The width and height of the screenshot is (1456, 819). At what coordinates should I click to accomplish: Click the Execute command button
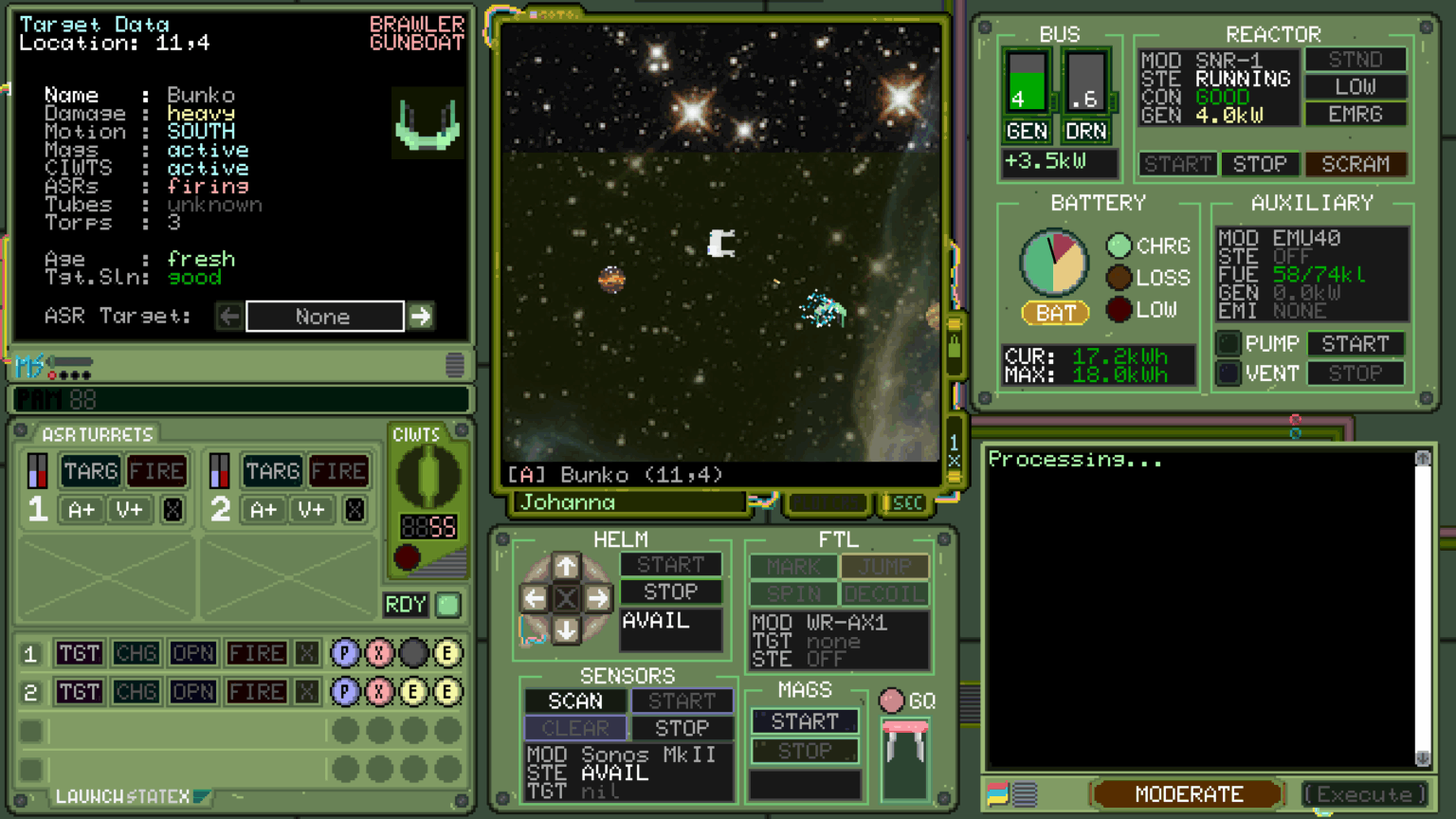1365,794
